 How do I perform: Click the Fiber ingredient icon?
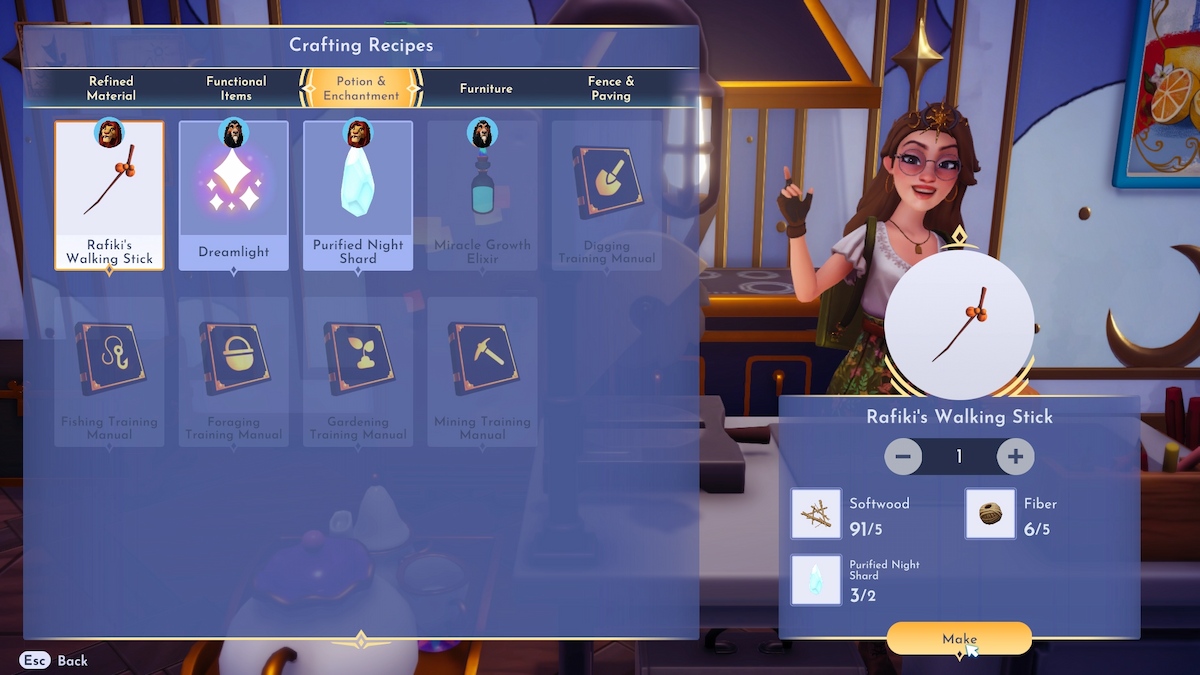tap(990, 514)
